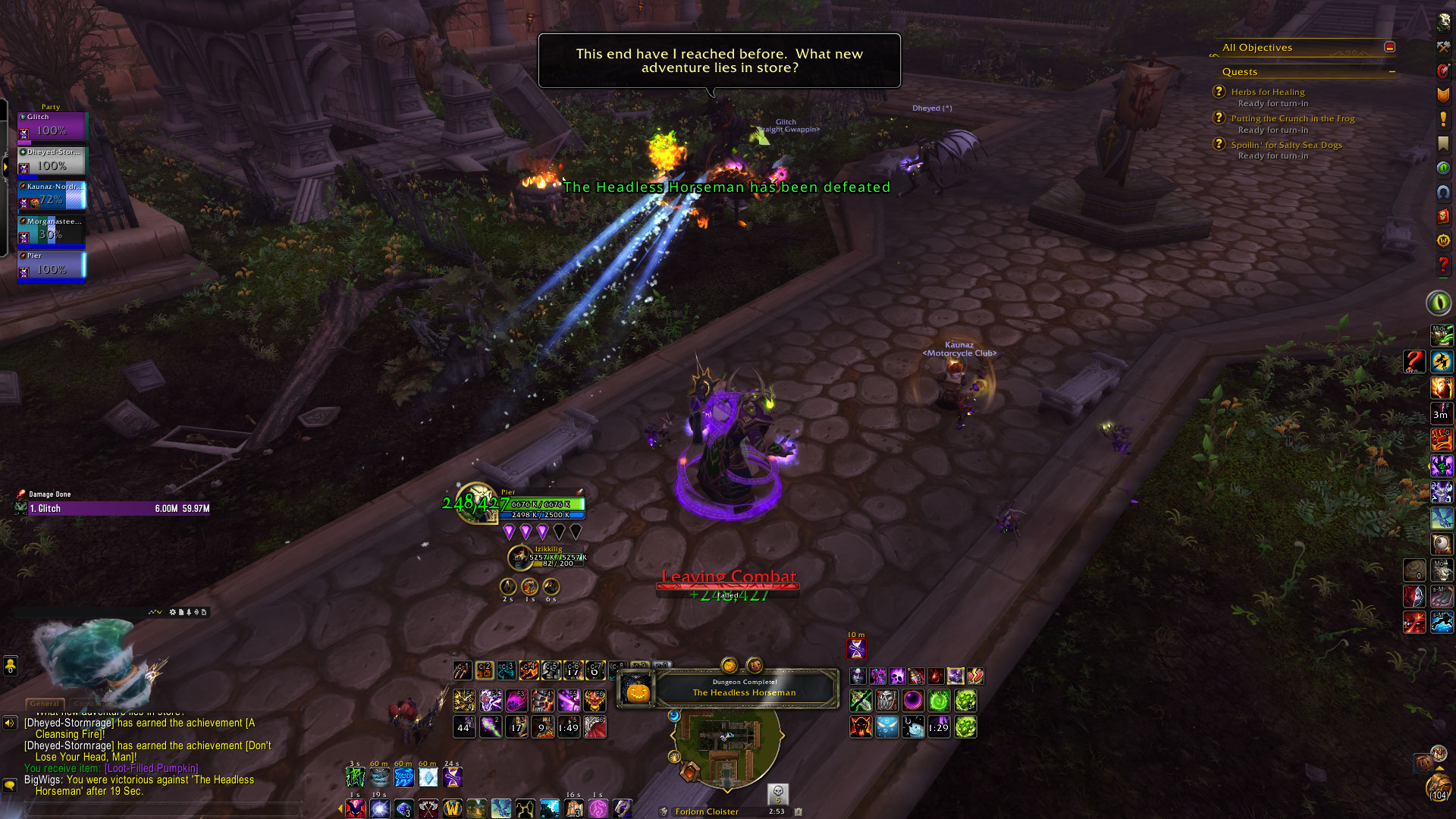Select Putting the Crunch in the Frog quest
1456x819 pixels.
tap(1292, 118)
